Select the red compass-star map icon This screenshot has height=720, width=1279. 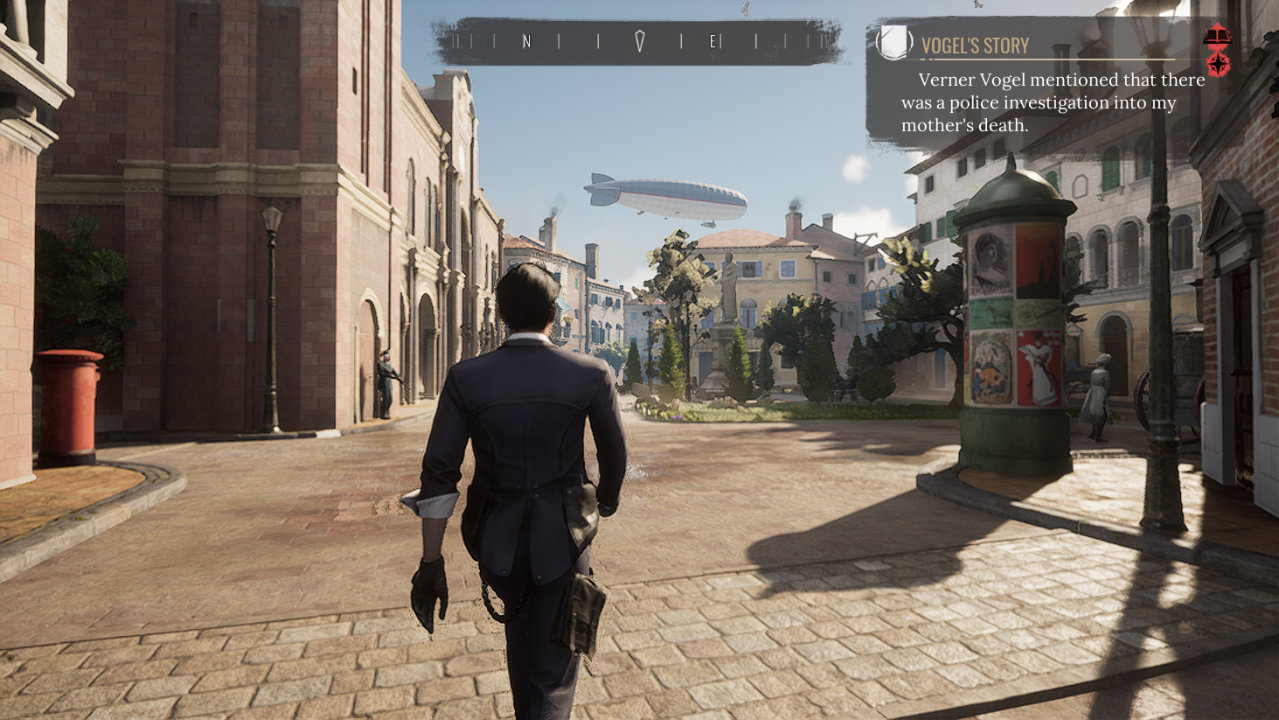(1217, 65)
